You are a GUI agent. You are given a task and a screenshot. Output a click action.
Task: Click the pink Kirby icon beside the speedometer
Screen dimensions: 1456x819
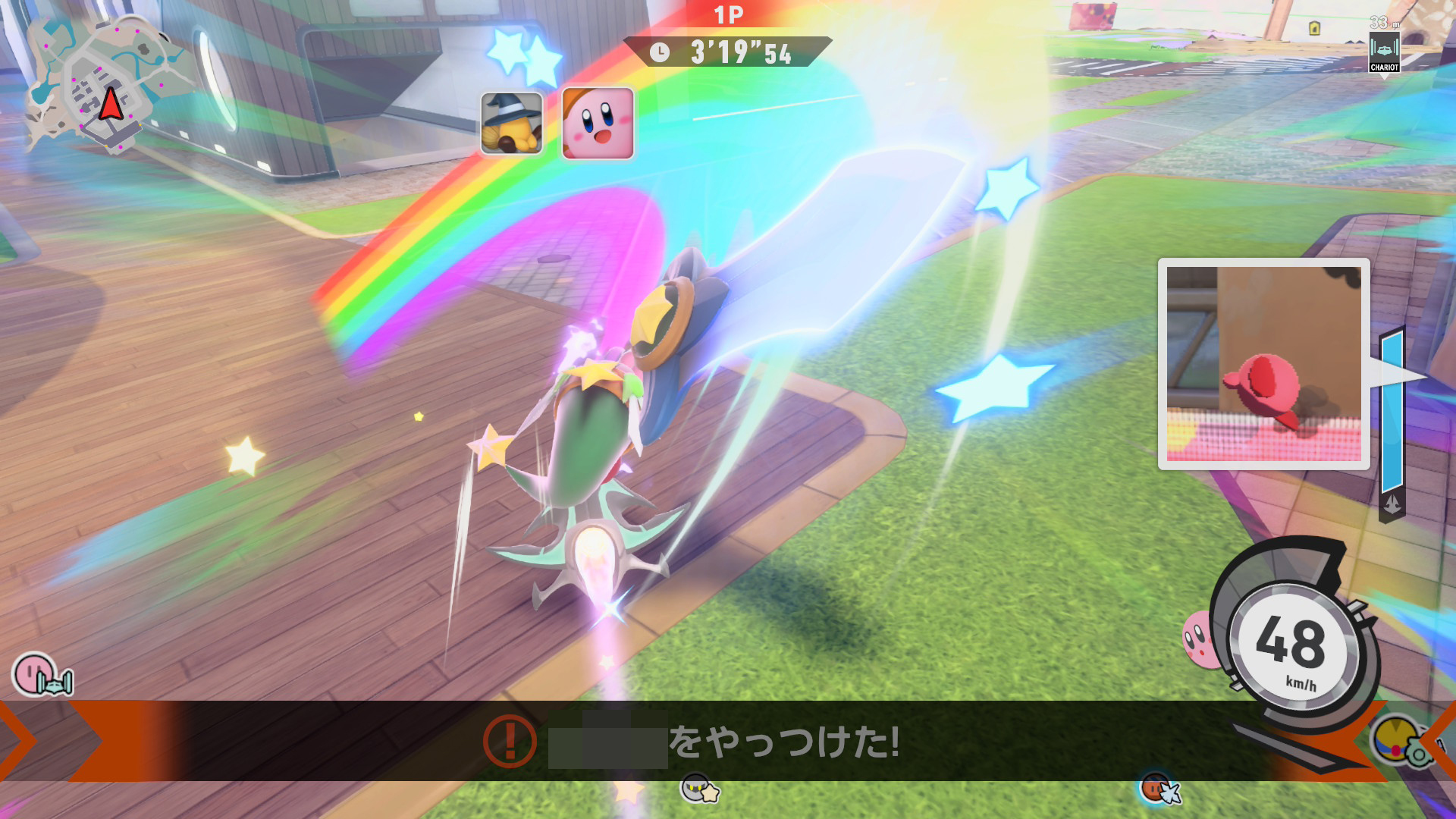(x=1198, y=641)
